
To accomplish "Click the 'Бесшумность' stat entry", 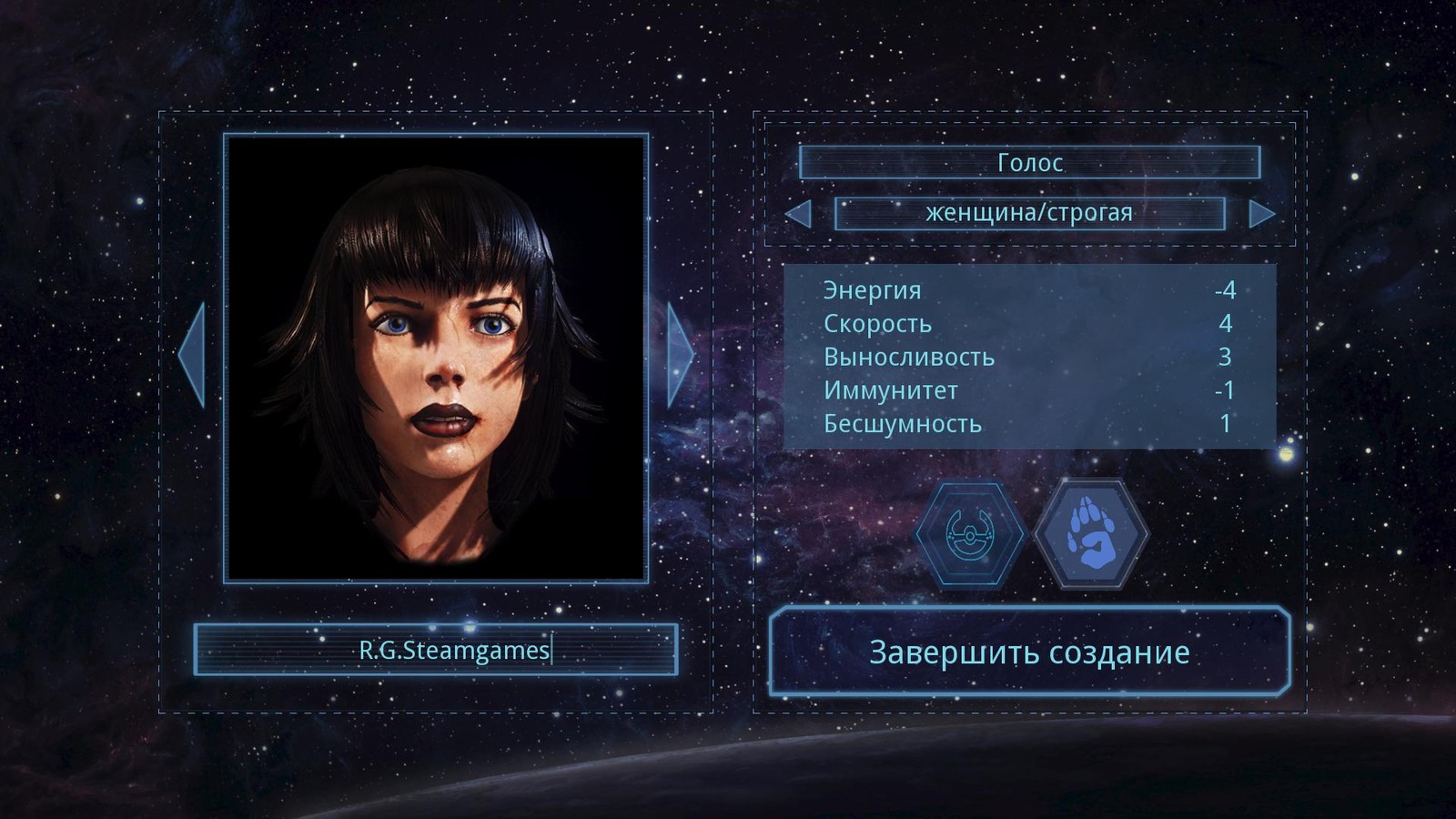I will pos(901,424).
